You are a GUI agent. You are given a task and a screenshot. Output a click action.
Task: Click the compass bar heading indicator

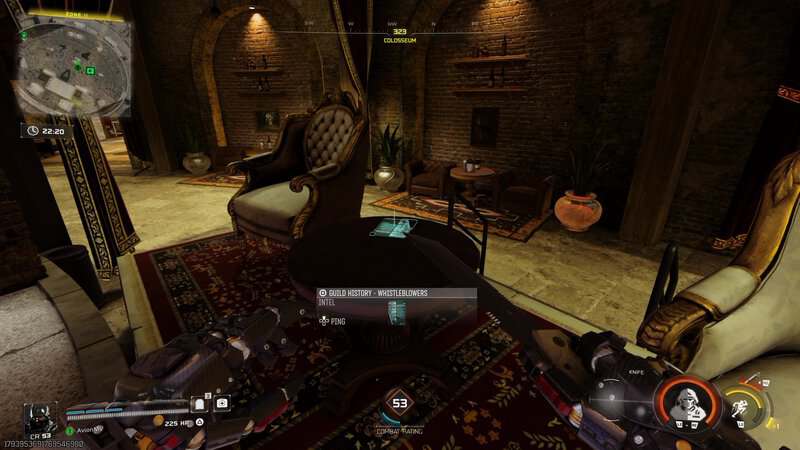[400, 33]
